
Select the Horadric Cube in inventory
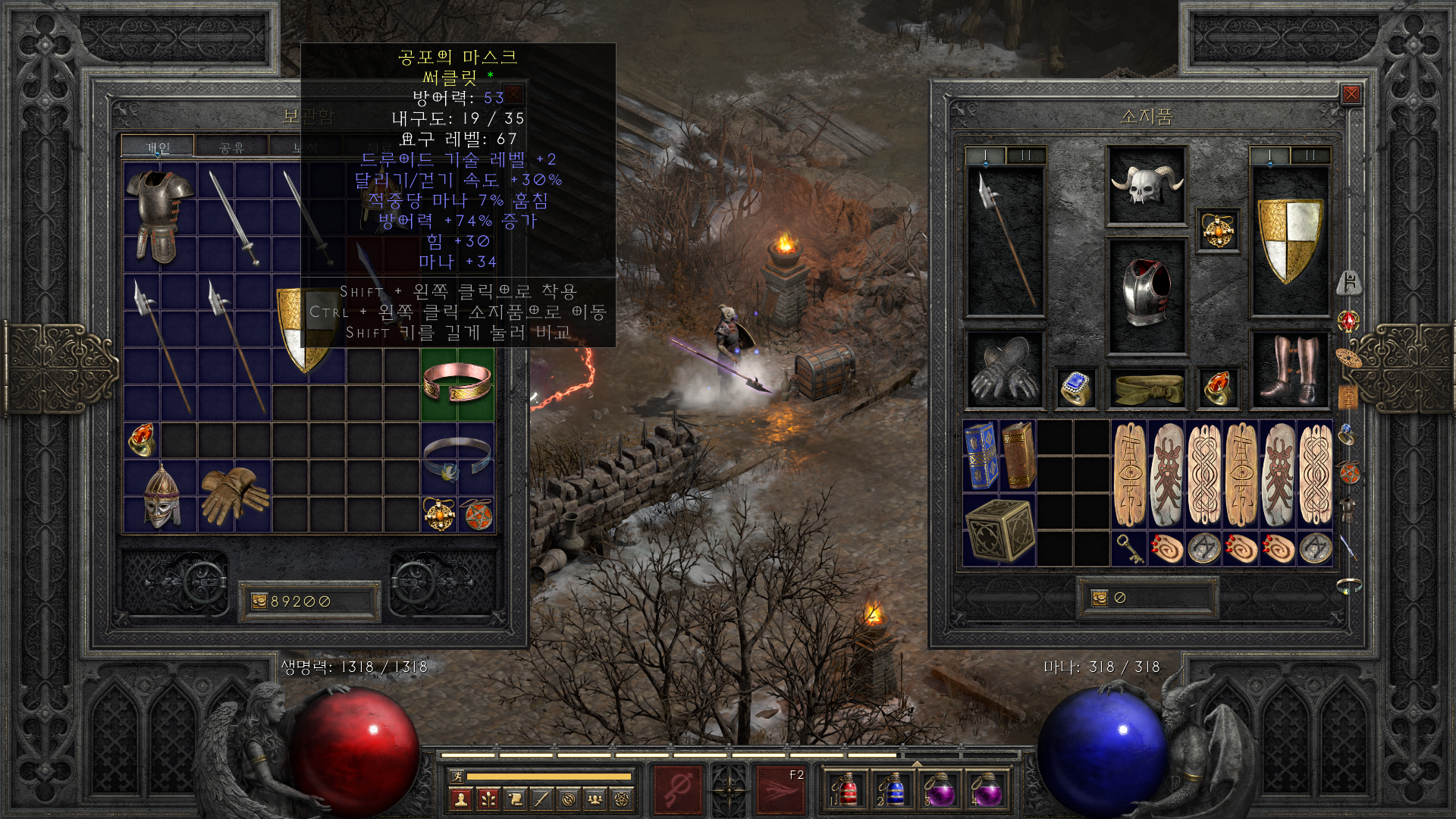pos(999,531)
